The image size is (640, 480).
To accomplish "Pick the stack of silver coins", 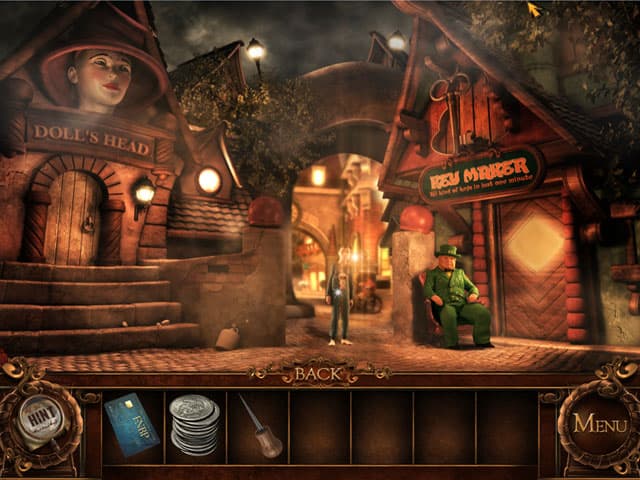I will 194,424.
